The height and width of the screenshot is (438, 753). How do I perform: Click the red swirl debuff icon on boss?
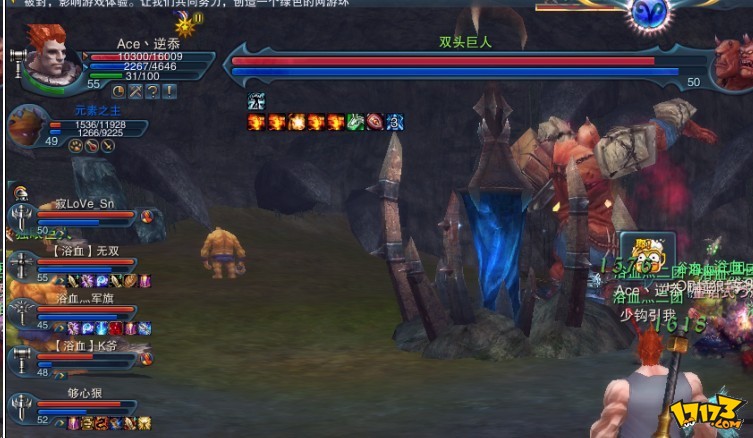pos(375,122)
